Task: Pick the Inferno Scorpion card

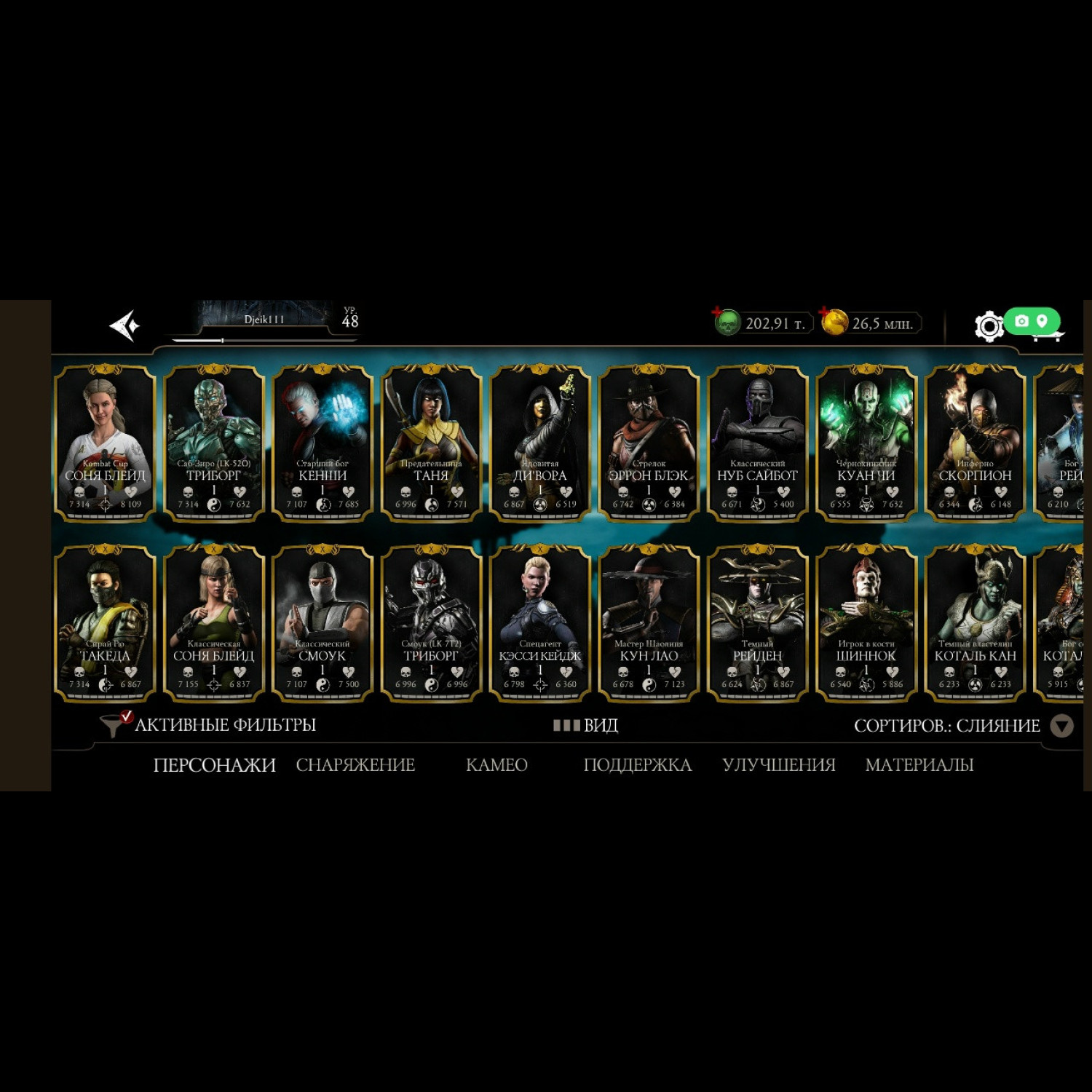Action: click(975, 443)
